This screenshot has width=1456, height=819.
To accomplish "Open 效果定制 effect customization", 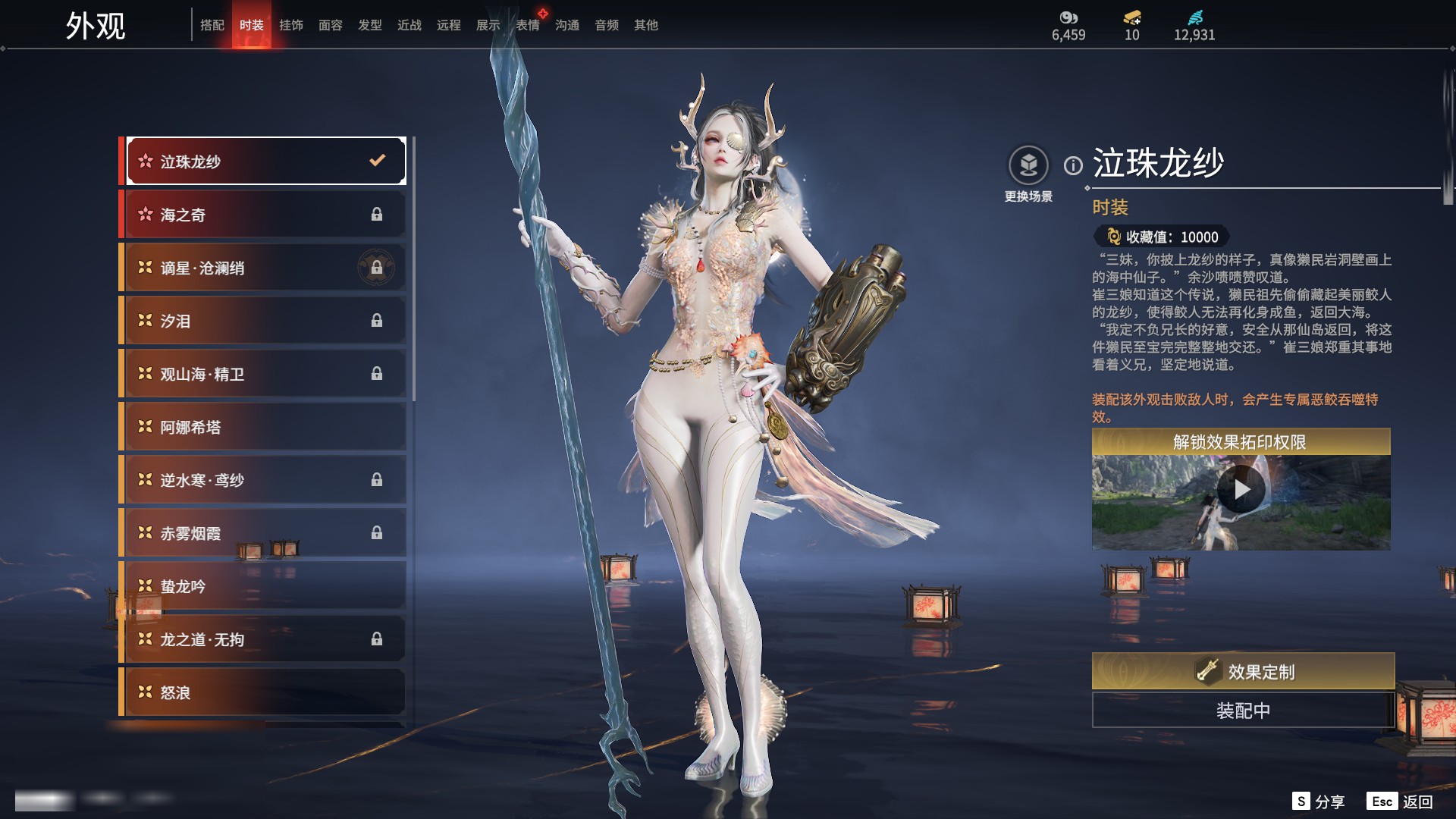I will click(1243, 671).
